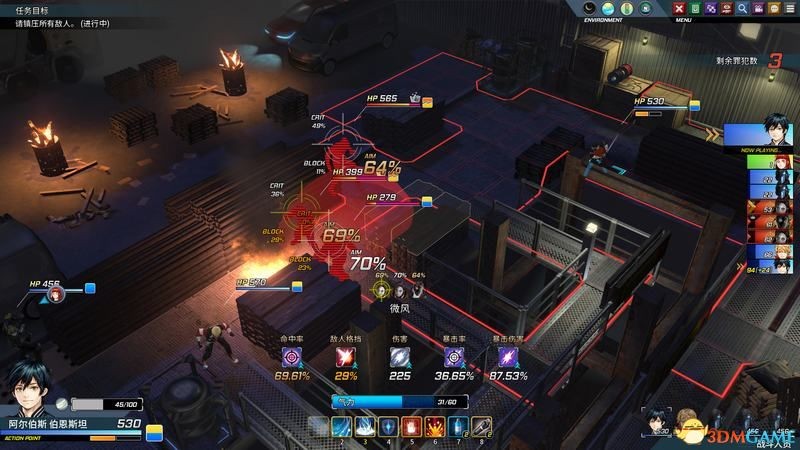Screen dimensions: 800x450
Task: Activate the shield skill in slot 4
Action: coord(388,427)
